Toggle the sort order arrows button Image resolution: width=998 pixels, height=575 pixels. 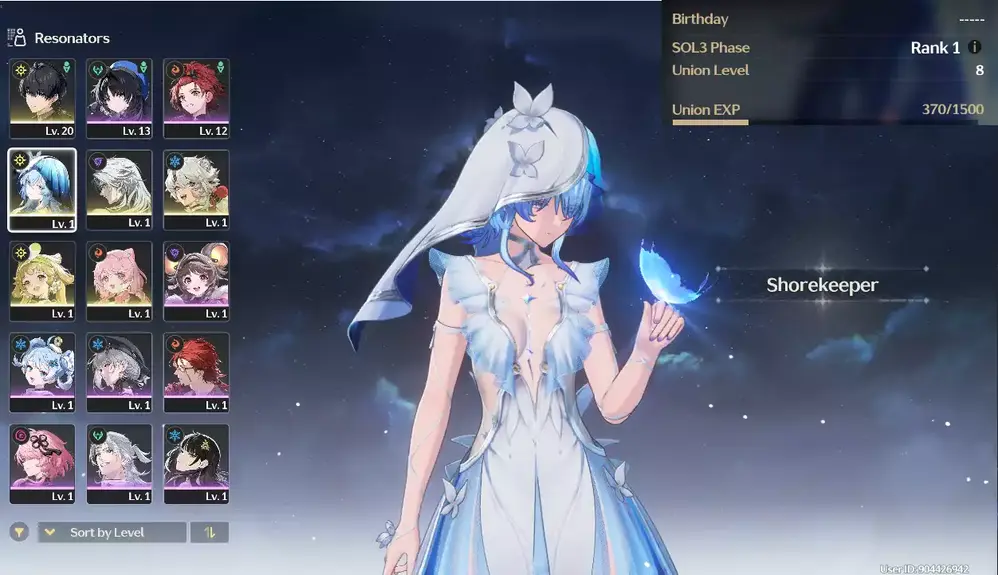pos(210,533)
